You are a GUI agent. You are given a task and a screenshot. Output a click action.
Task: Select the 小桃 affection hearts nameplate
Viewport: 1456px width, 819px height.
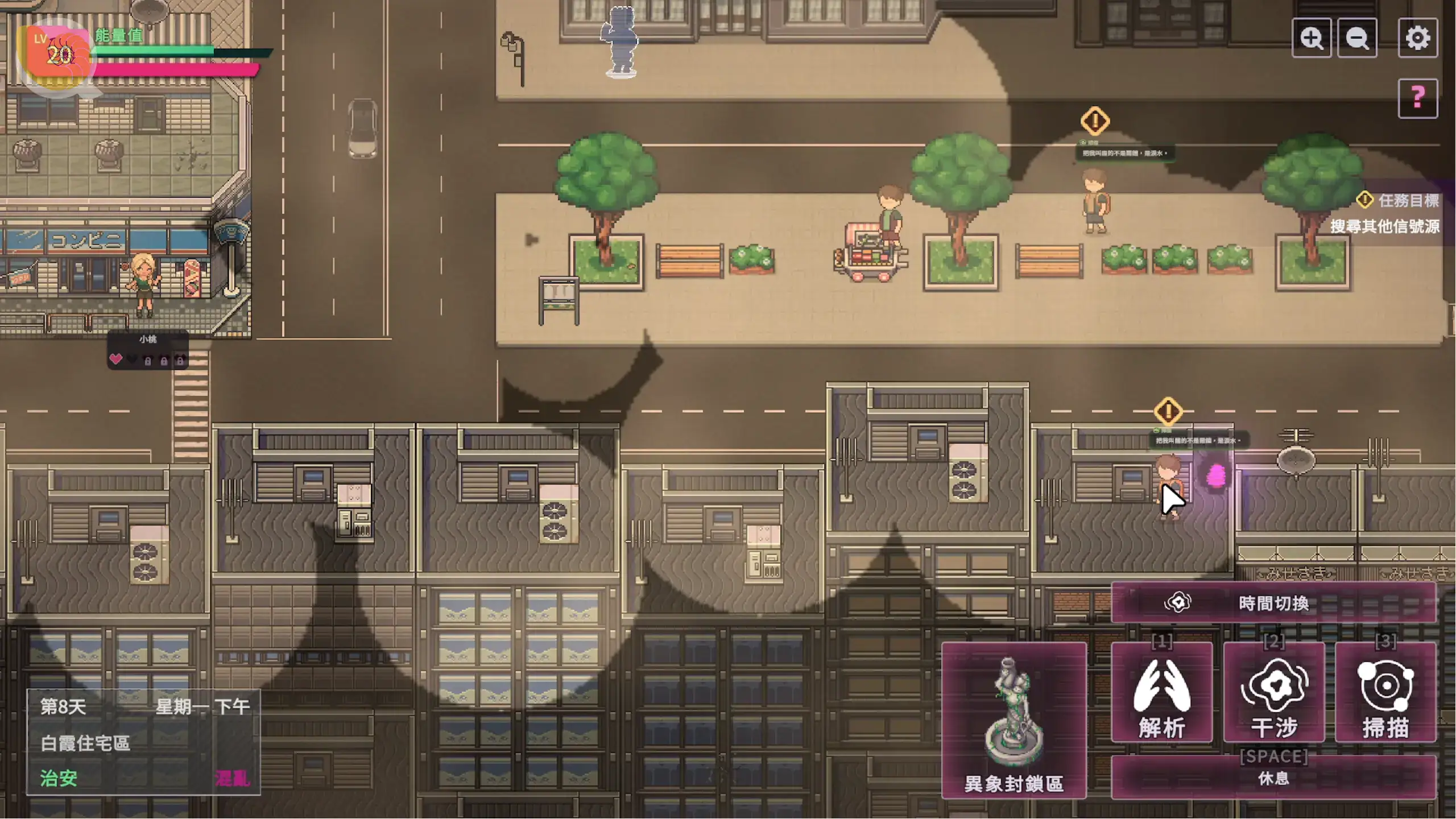click(x=147, y=351)
